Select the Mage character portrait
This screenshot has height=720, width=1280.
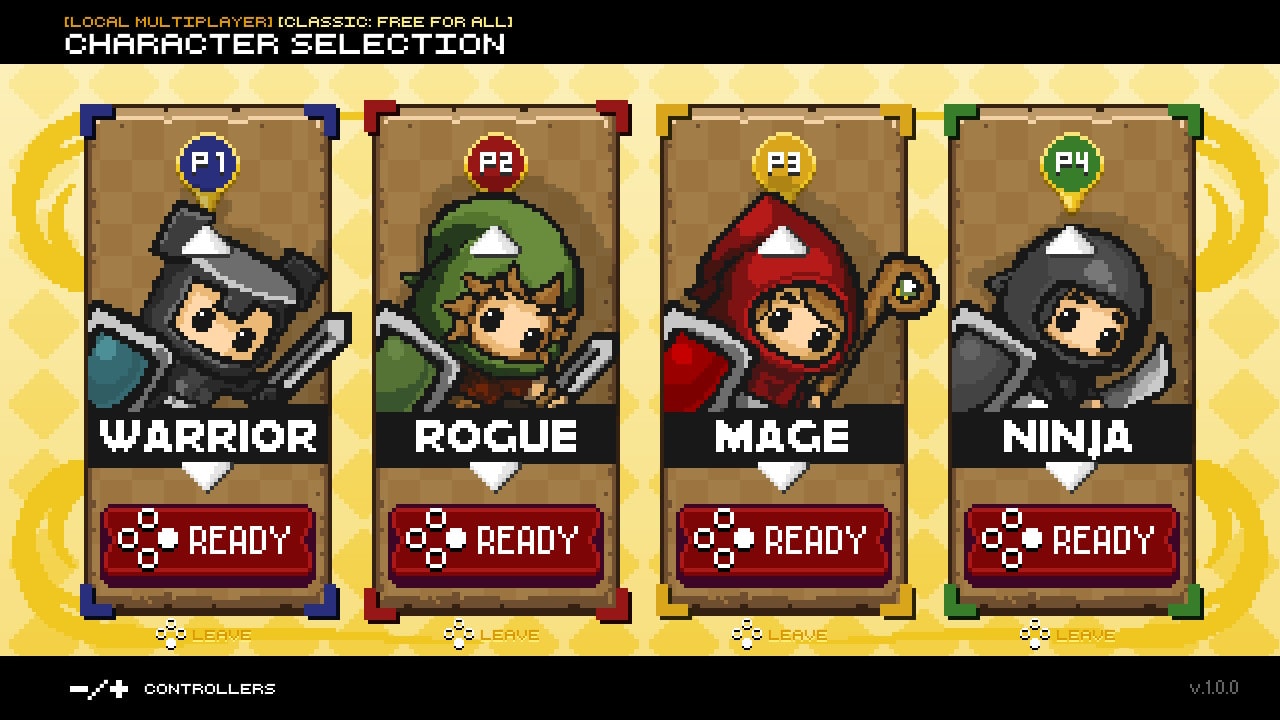click(782, 310)
